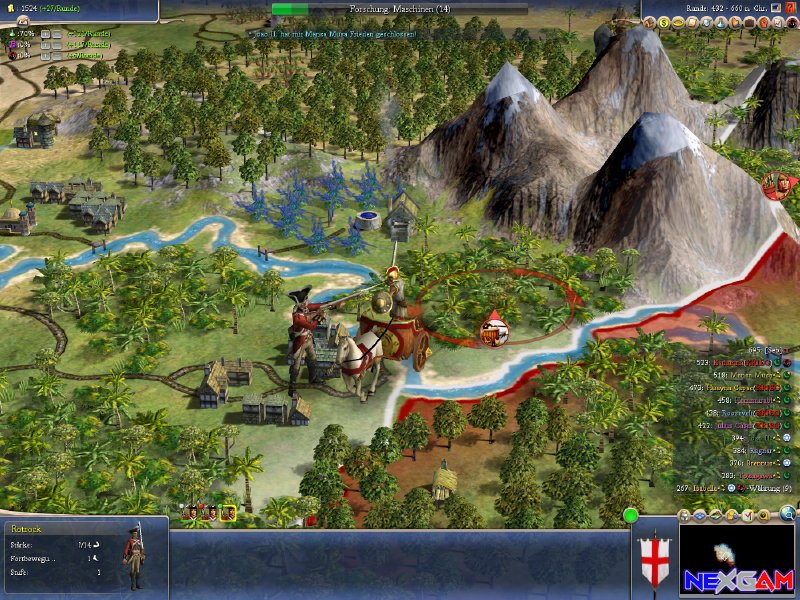800x600 pixels.
Task: Select the yellow-highlighted unit icon in the stack
Action: pyautogui.click(x=228, y=513)
